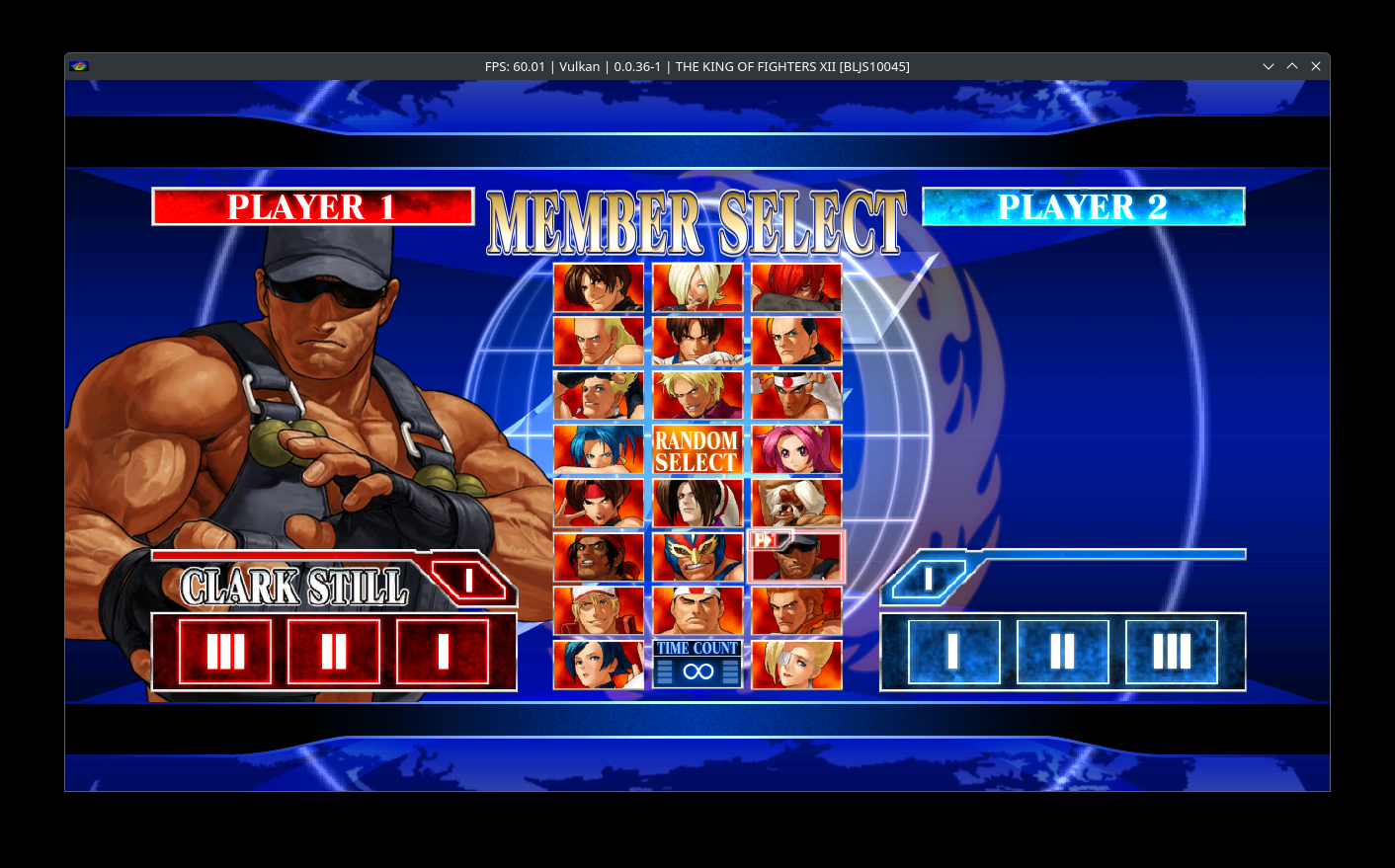
Task: Choose Terry in the white cap
Action: (x=598, y=610)
